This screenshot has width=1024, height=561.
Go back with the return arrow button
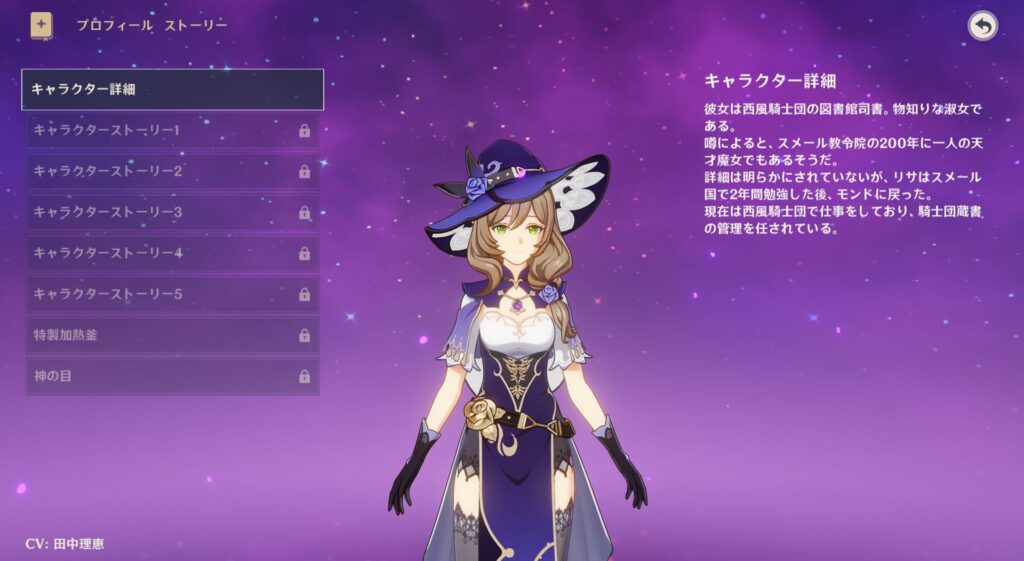tap(983, 26)
